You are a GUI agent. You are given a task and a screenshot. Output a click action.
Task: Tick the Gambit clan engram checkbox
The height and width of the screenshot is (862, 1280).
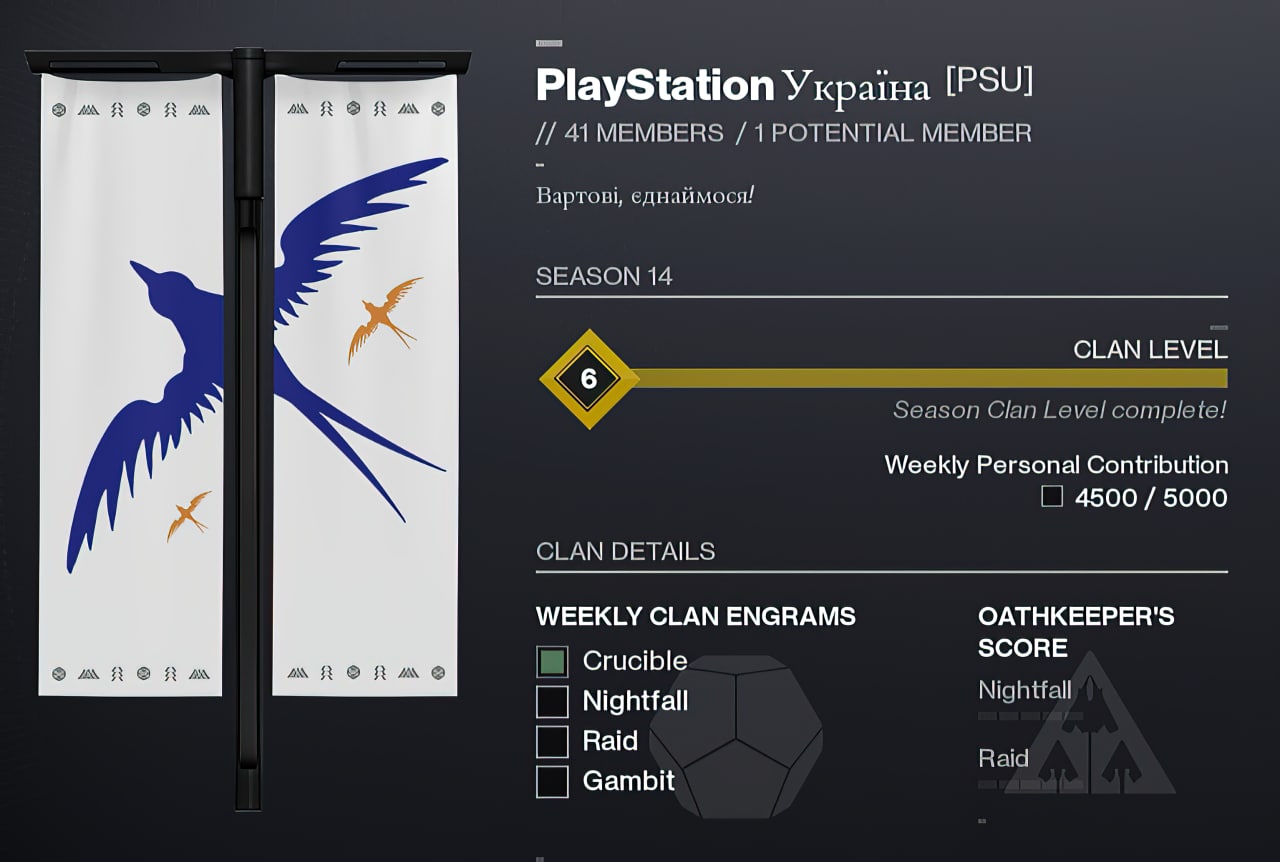(x=552, y=781)
